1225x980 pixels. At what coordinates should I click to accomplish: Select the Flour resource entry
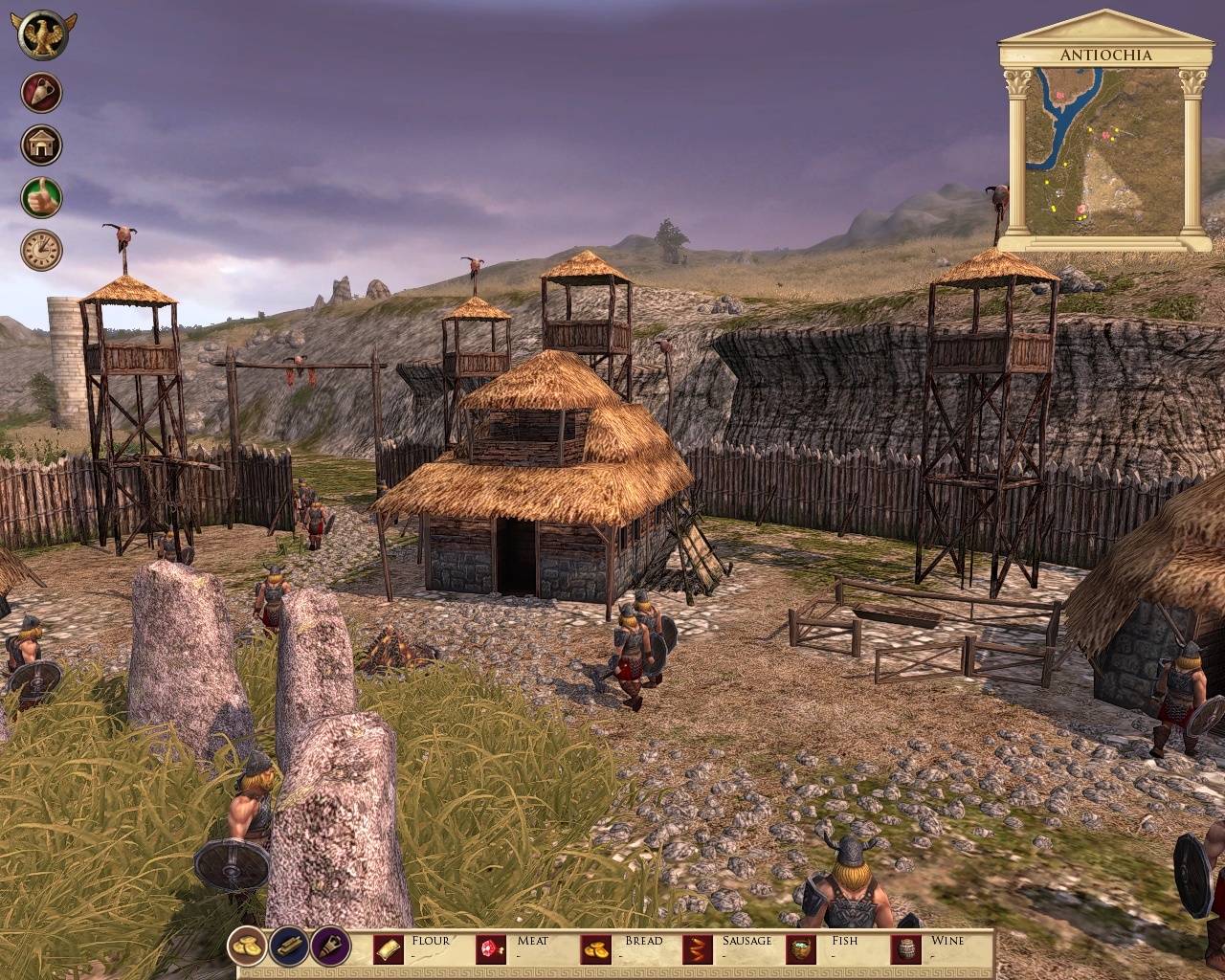point(412,947)
